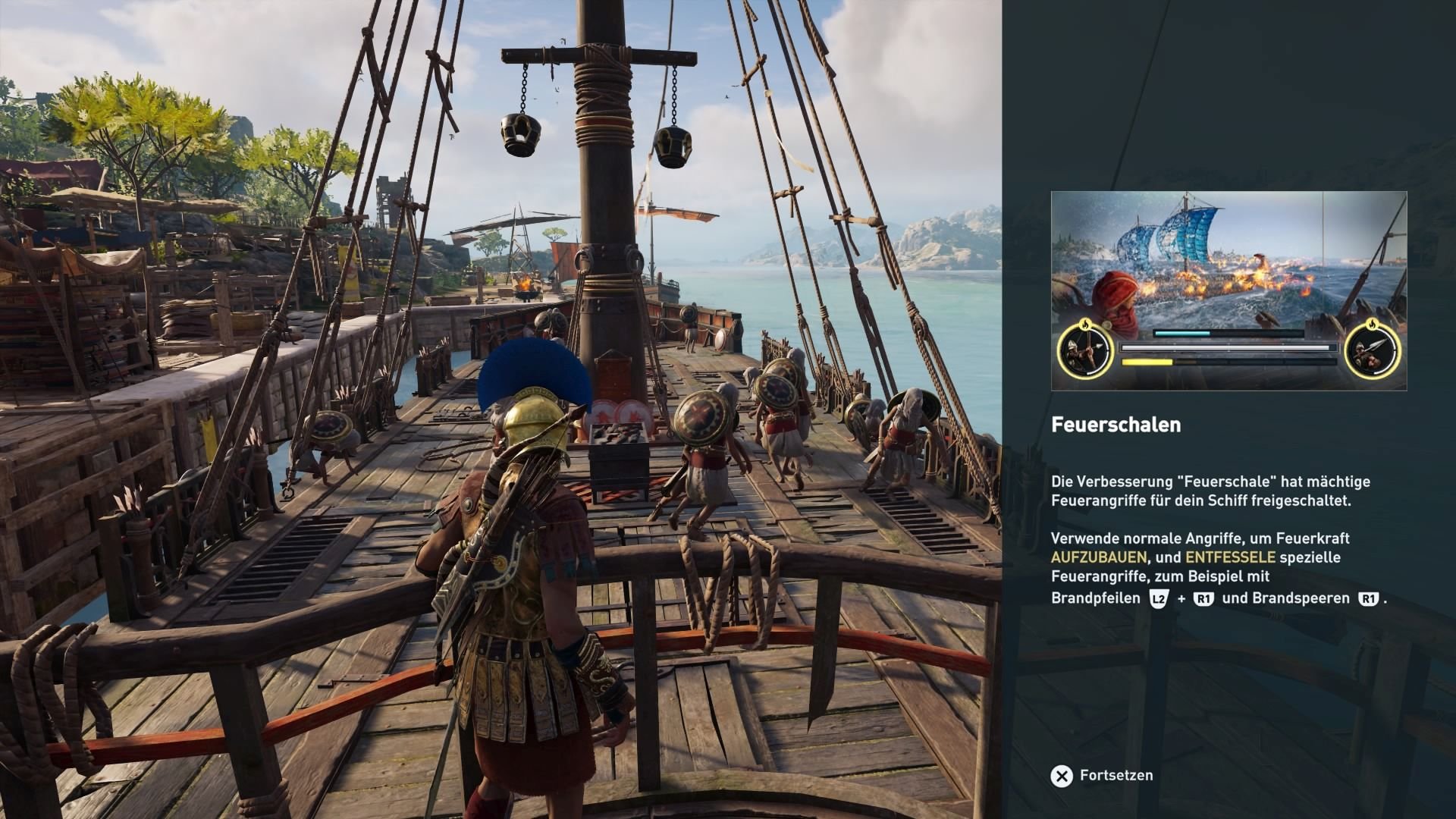
Task: Click the L2 controller button icon
Action: click(1158, 599)
